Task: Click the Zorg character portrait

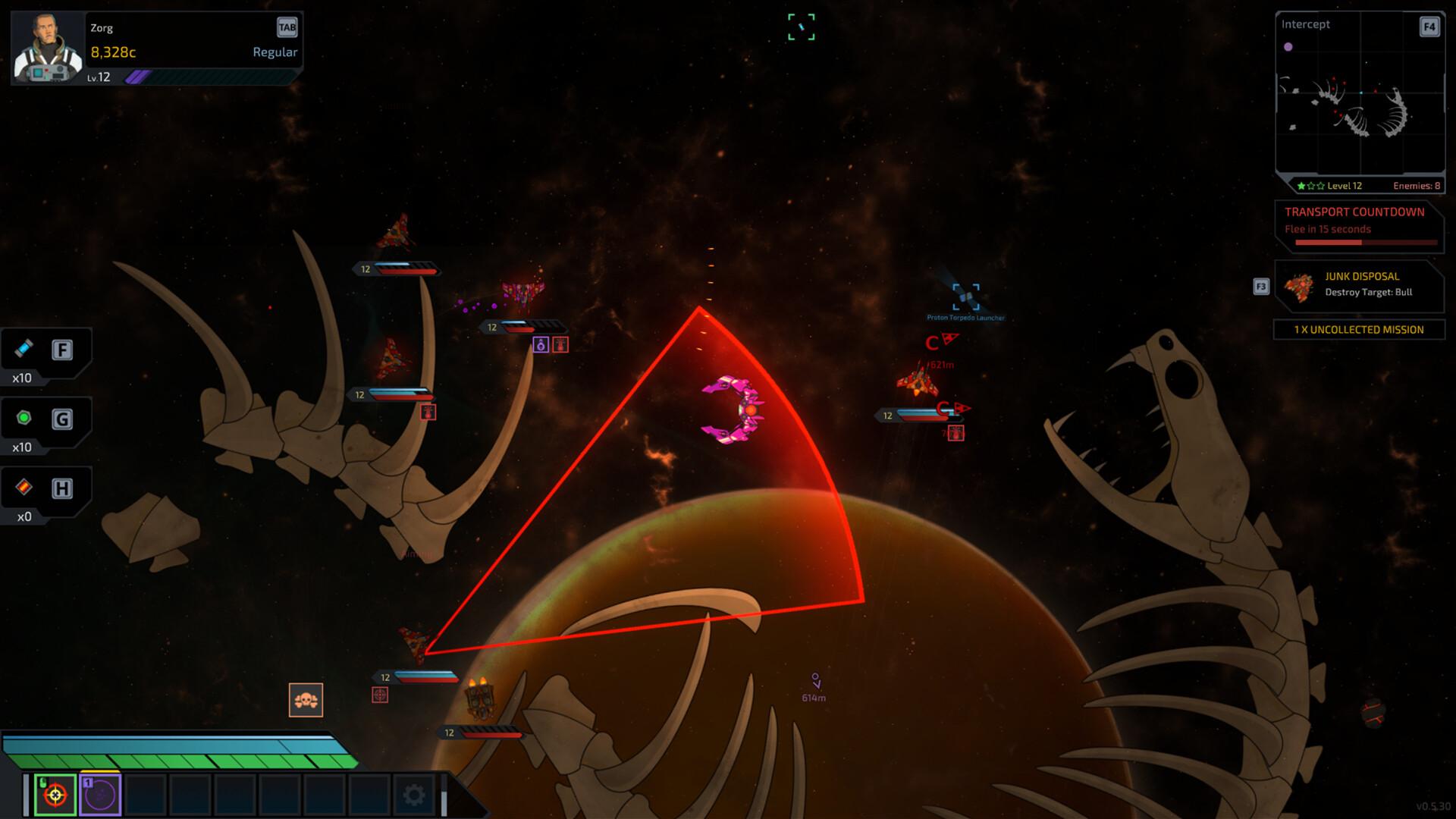Action: tap(45, 45)
